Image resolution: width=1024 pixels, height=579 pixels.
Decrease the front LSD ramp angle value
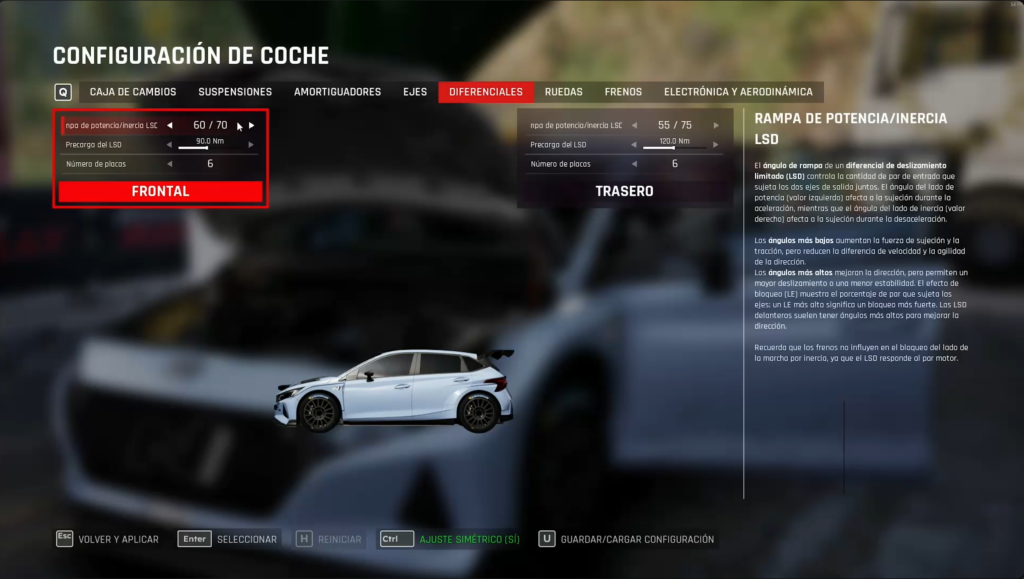click(170, 125)
